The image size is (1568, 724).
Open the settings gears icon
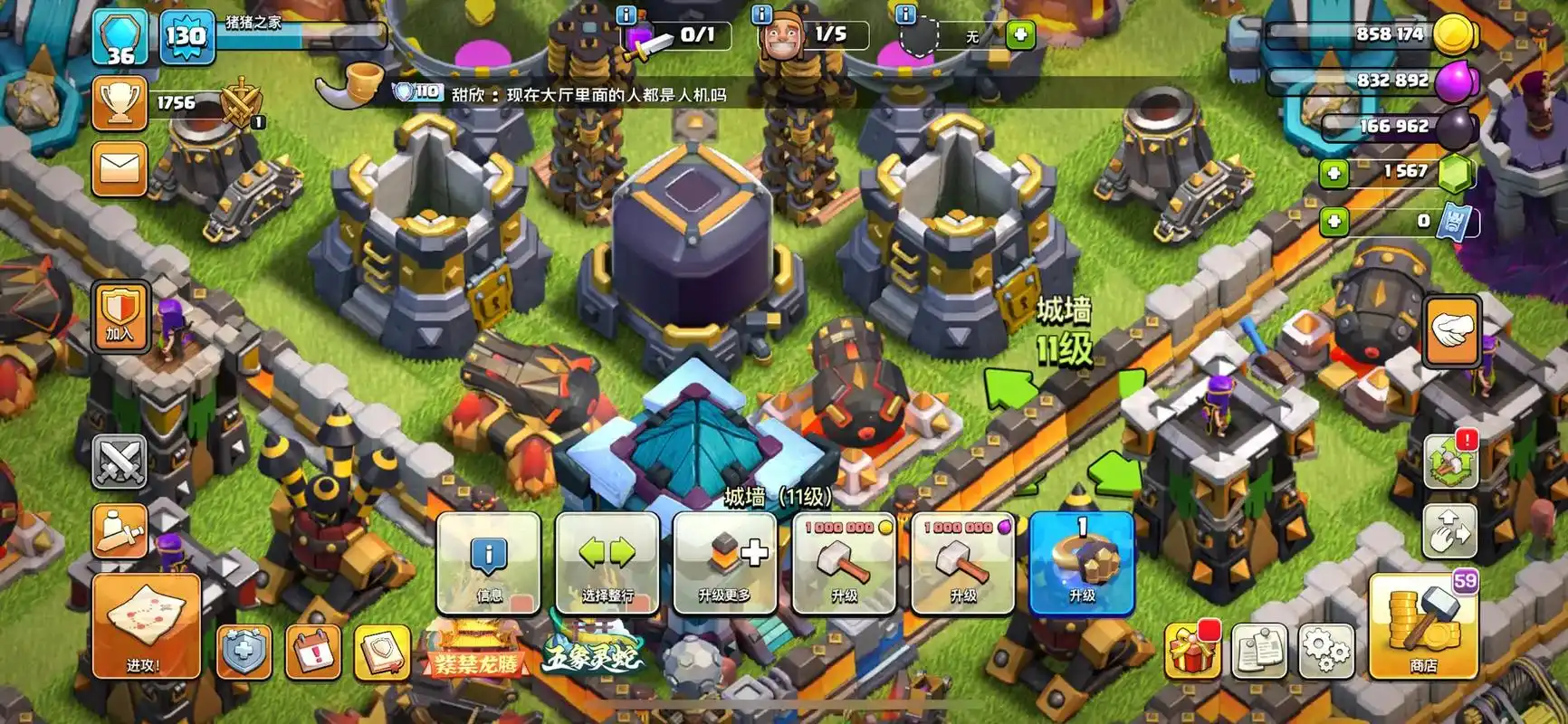pyautogui.click(x=1325, y=650)
